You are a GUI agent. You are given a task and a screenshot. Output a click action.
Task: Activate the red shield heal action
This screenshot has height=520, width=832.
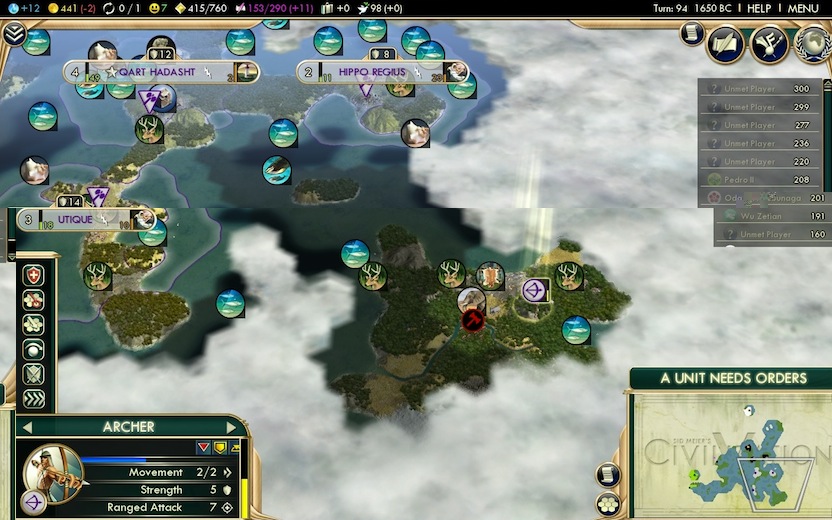click(x=34, y=275)
